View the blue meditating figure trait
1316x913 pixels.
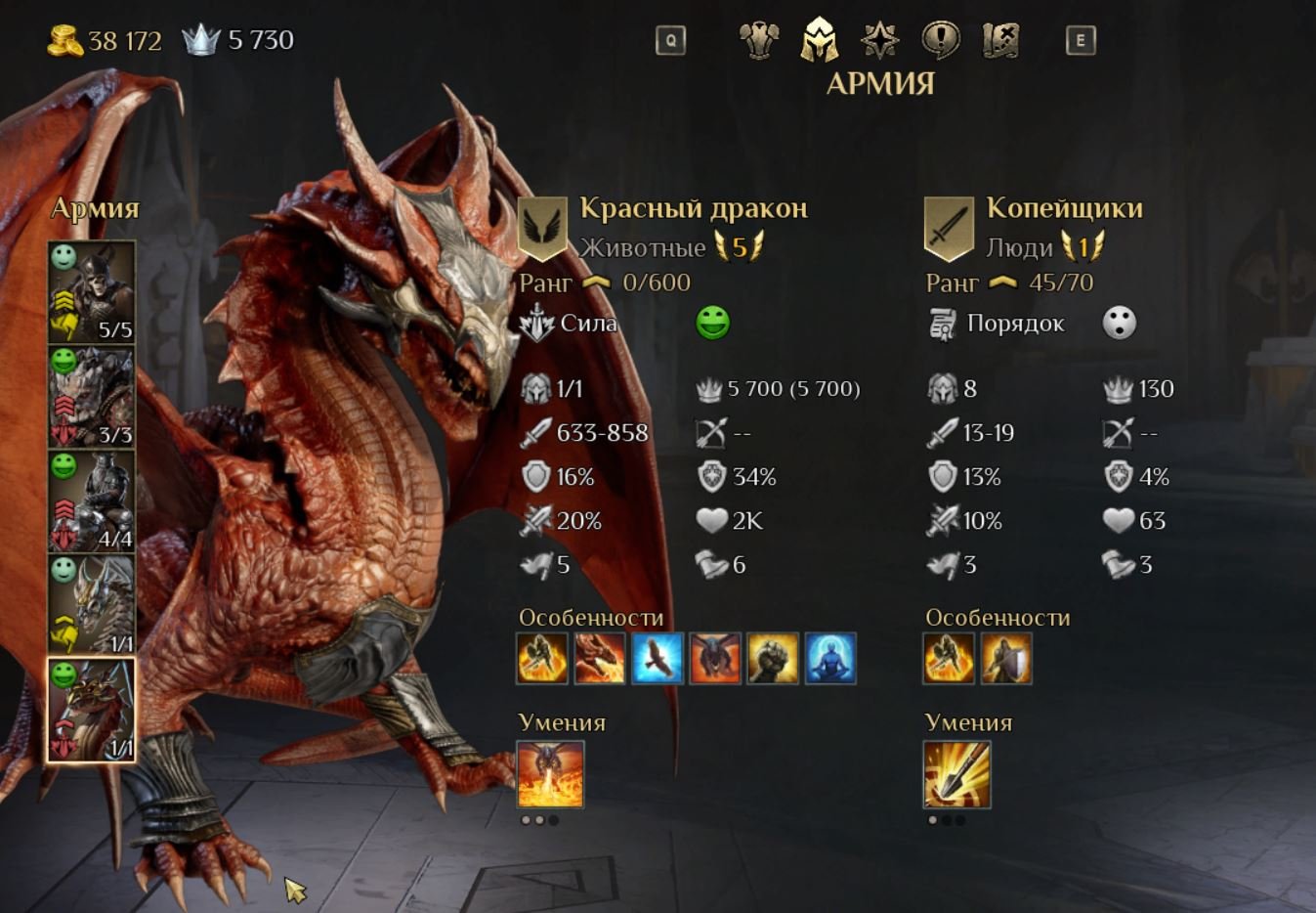pyautogui.click(x=830, y=658)
